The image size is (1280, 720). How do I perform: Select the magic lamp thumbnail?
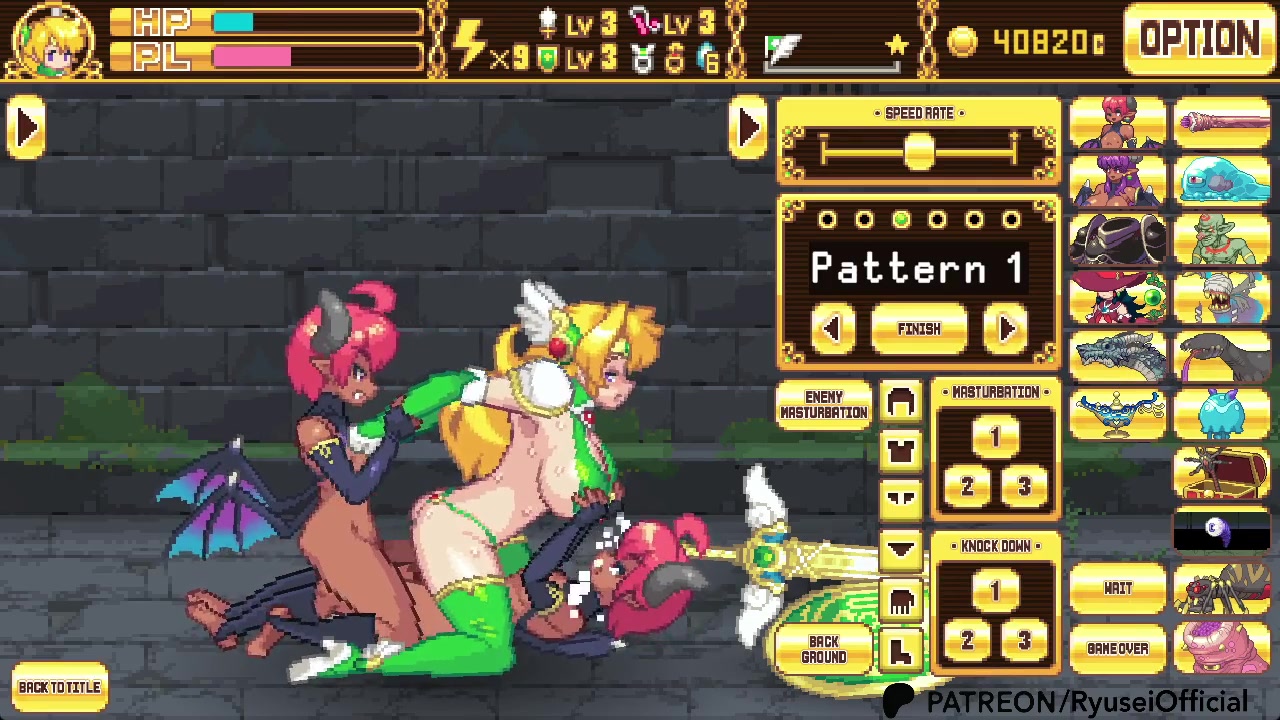(1118, 414)
